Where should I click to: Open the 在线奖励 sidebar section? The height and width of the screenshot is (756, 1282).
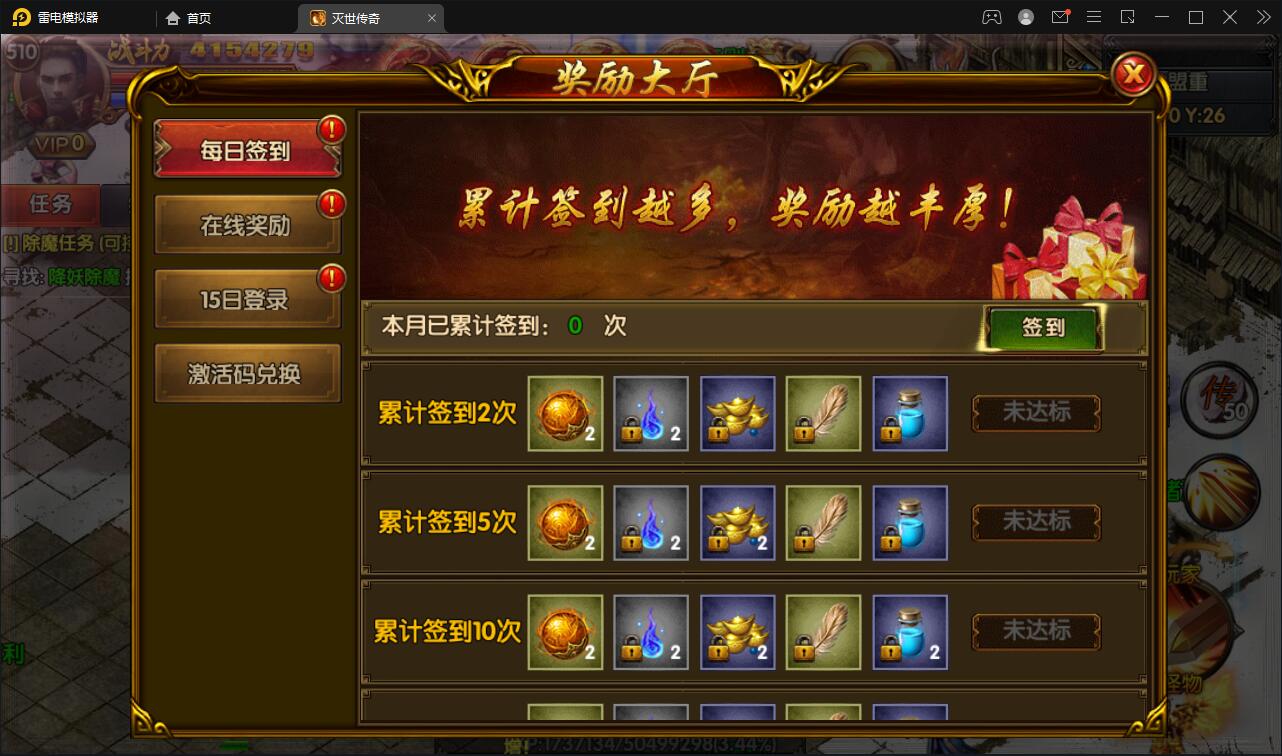tap(247, 224)
